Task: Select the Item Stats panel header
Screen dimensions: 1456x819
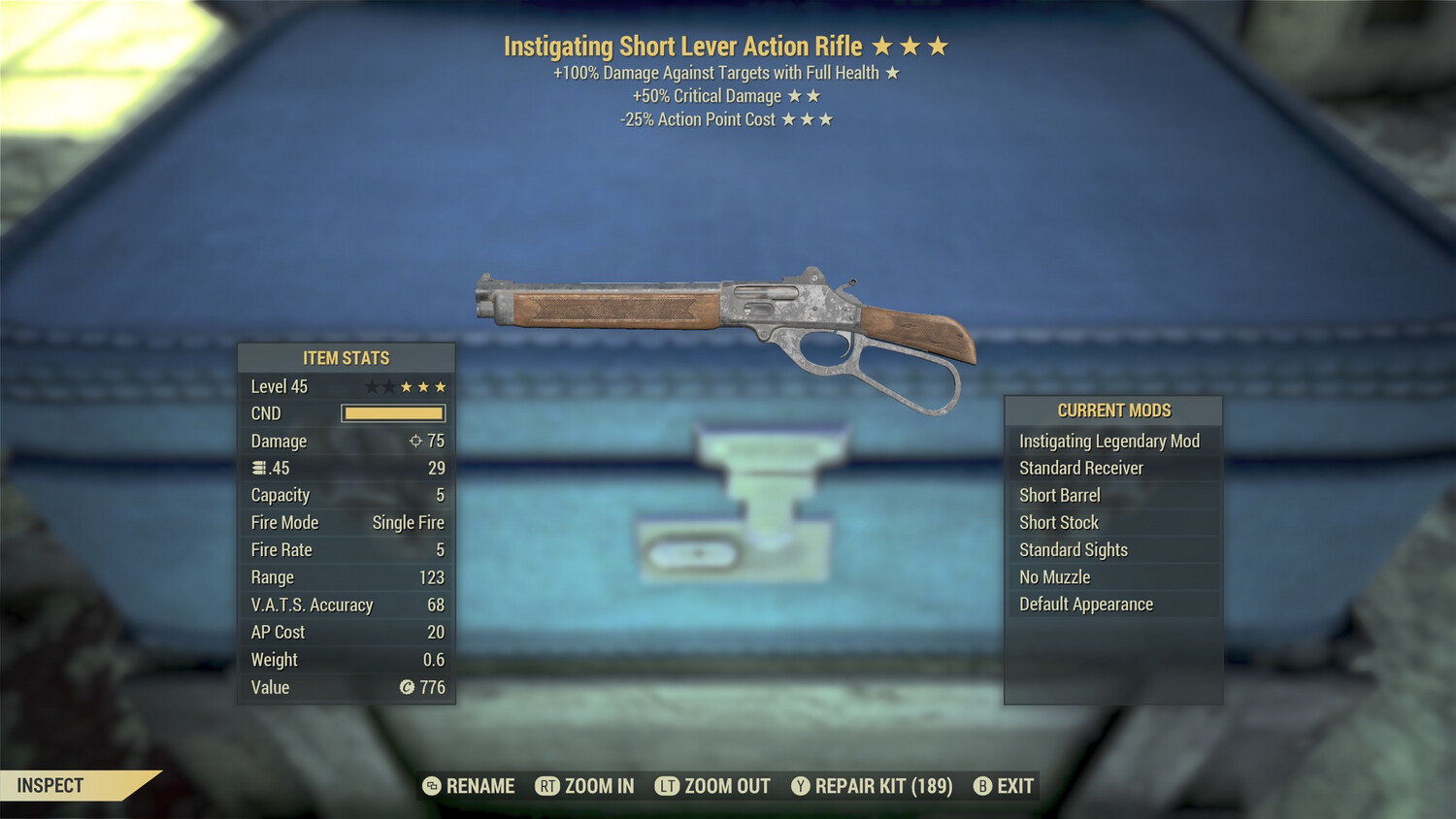Action: click(x=346, y=357)
